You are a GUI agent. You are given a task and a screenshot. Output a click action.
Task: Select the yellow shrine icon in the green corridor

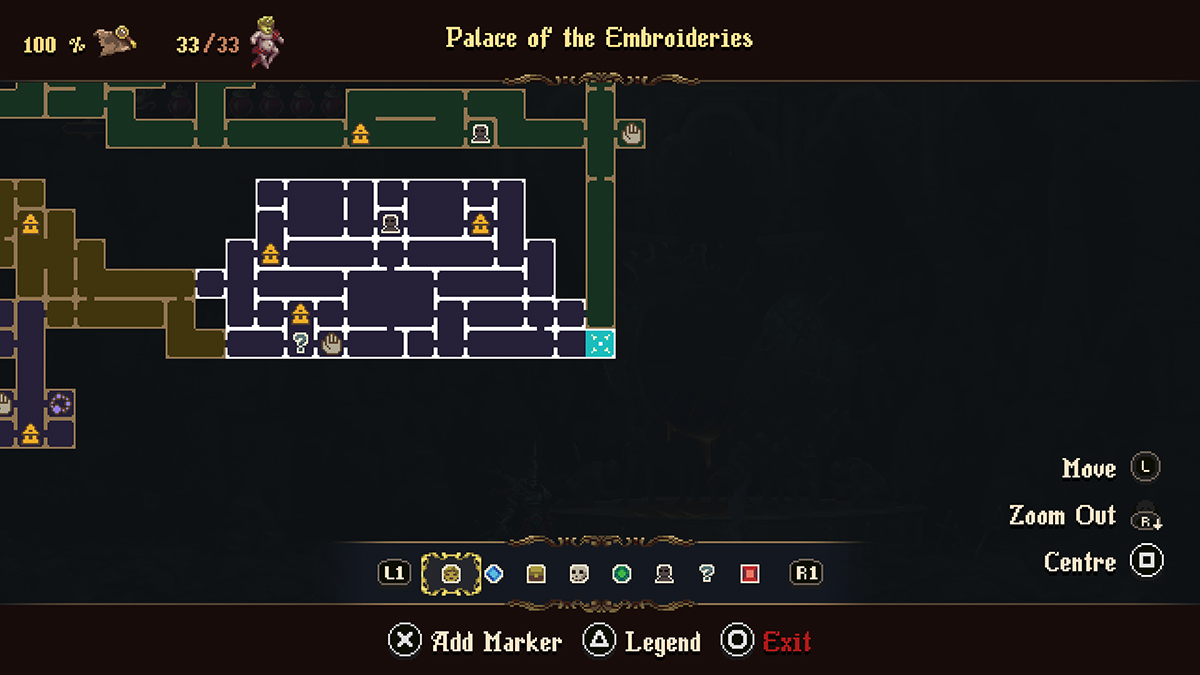pyautogui.click(x=360, y=133)
